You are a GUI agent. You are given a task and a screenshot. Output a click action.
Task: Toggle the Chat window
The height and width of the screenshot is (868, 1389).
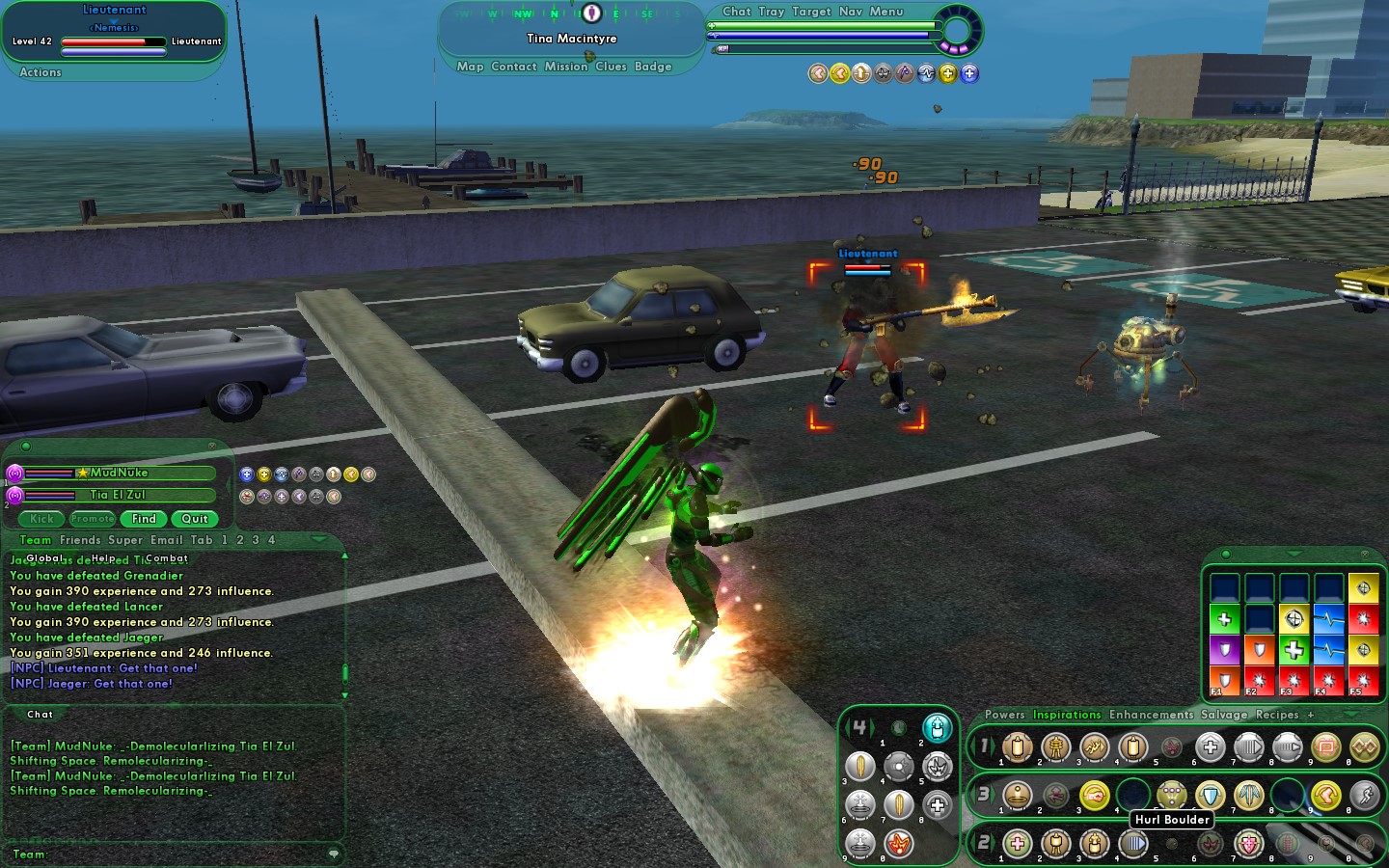tap(736, 12)
